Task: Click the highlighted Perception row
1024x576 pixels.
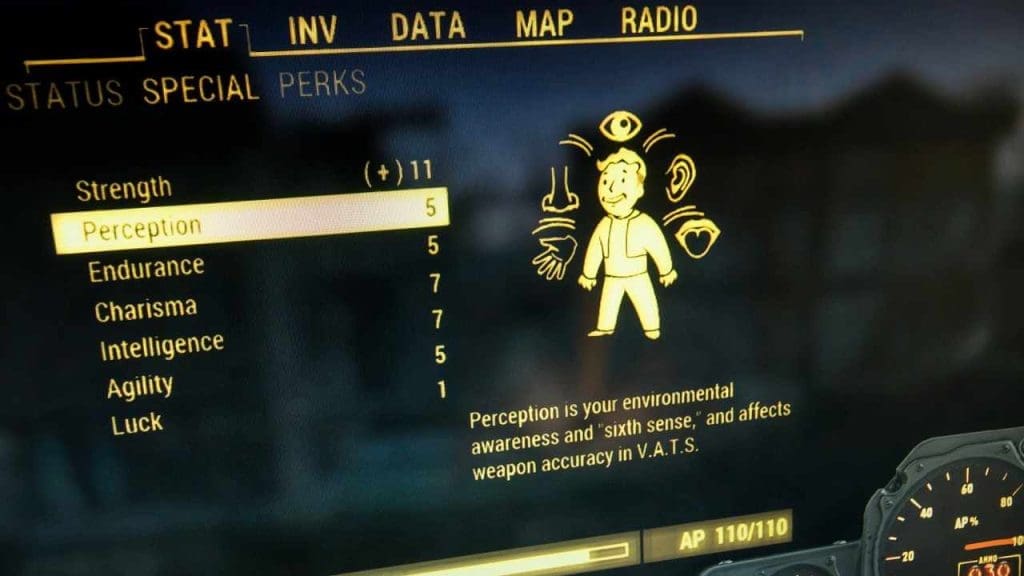Action: coord(249,220)
